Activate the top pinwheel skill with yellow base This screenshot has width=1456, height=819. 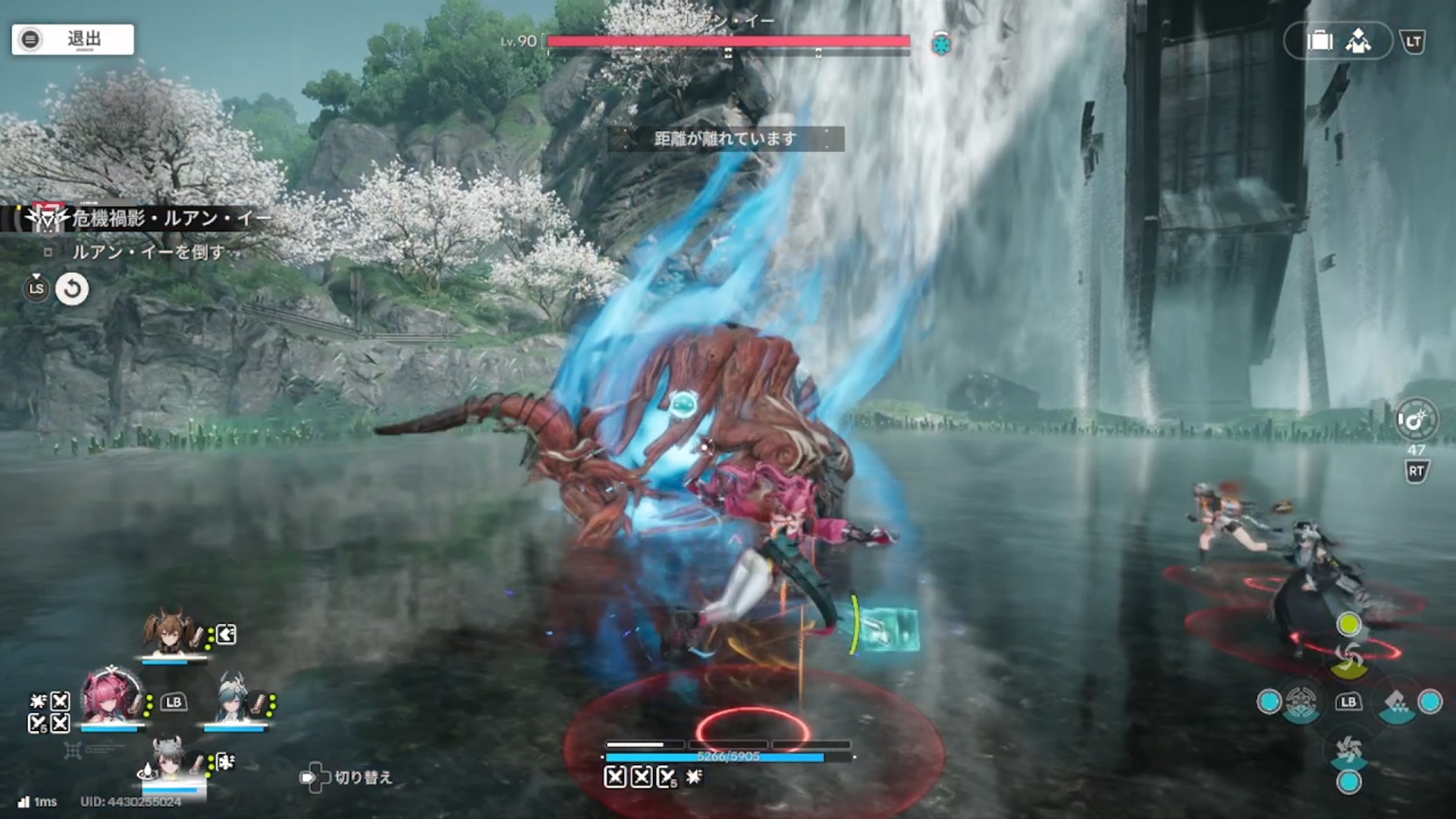click(1348, 657)
